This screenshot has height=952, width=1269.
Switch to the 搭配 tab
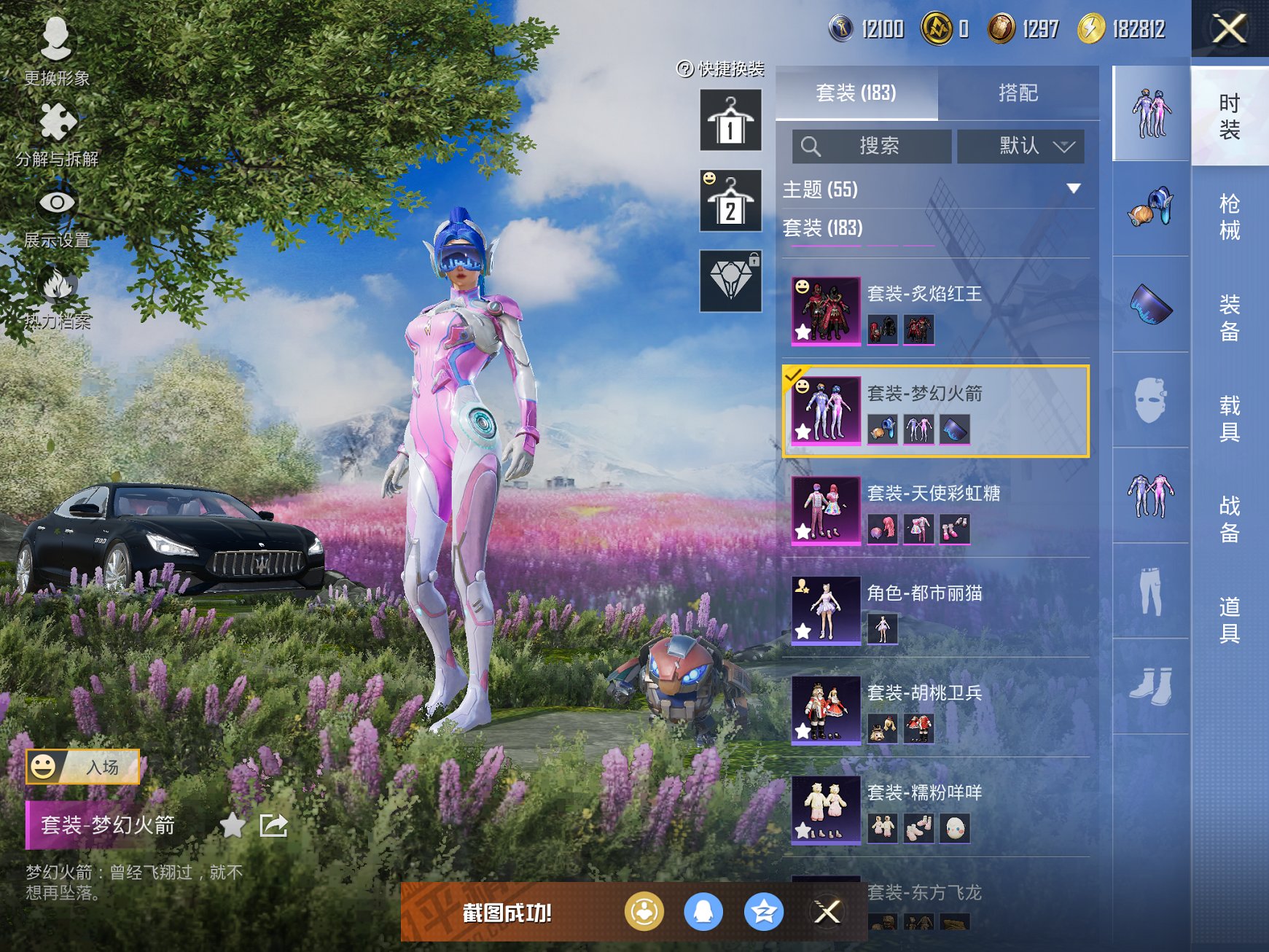(1018, 93)
